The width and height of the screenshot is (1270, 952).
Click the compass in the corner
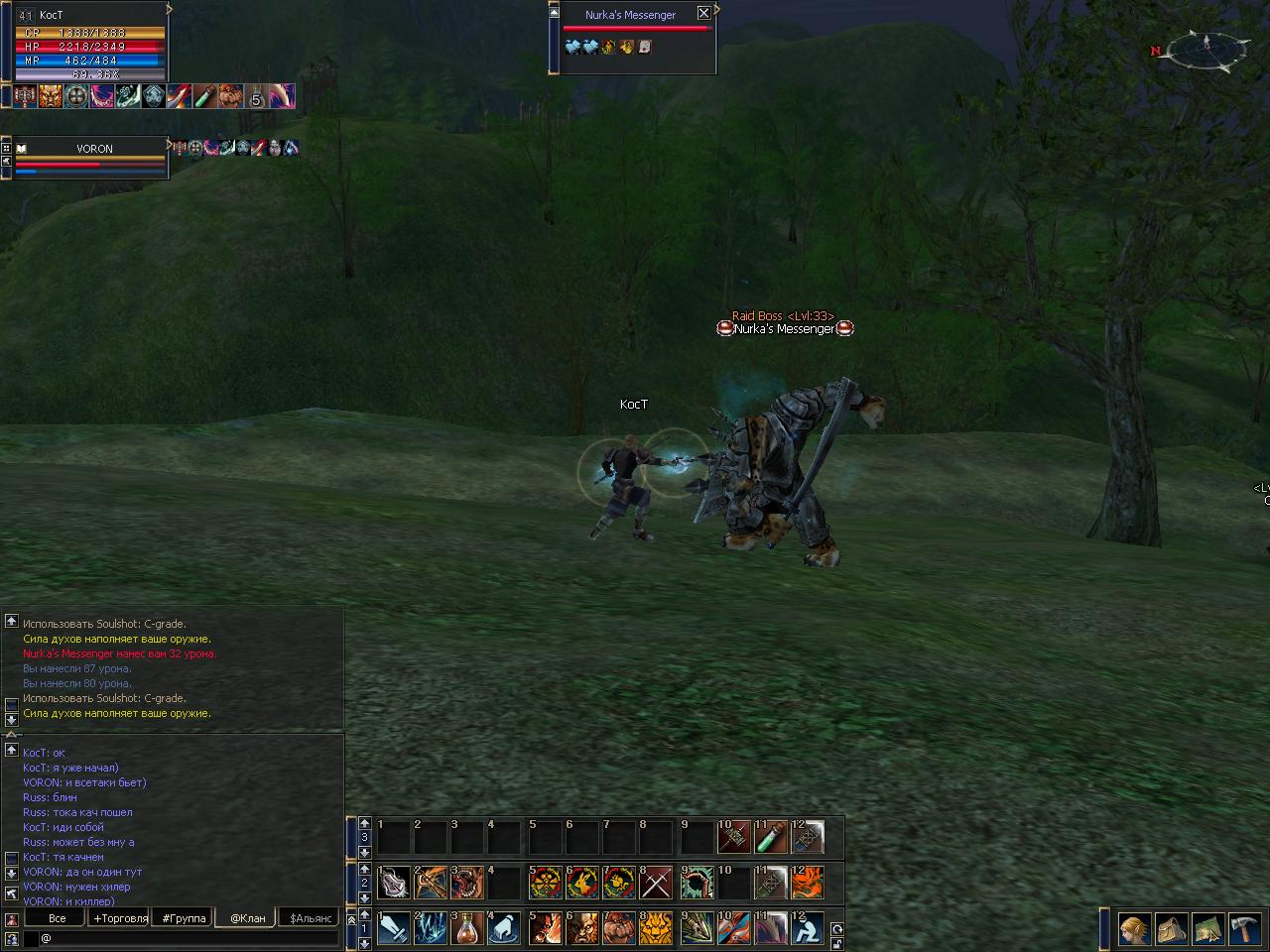coord(1206,47)
